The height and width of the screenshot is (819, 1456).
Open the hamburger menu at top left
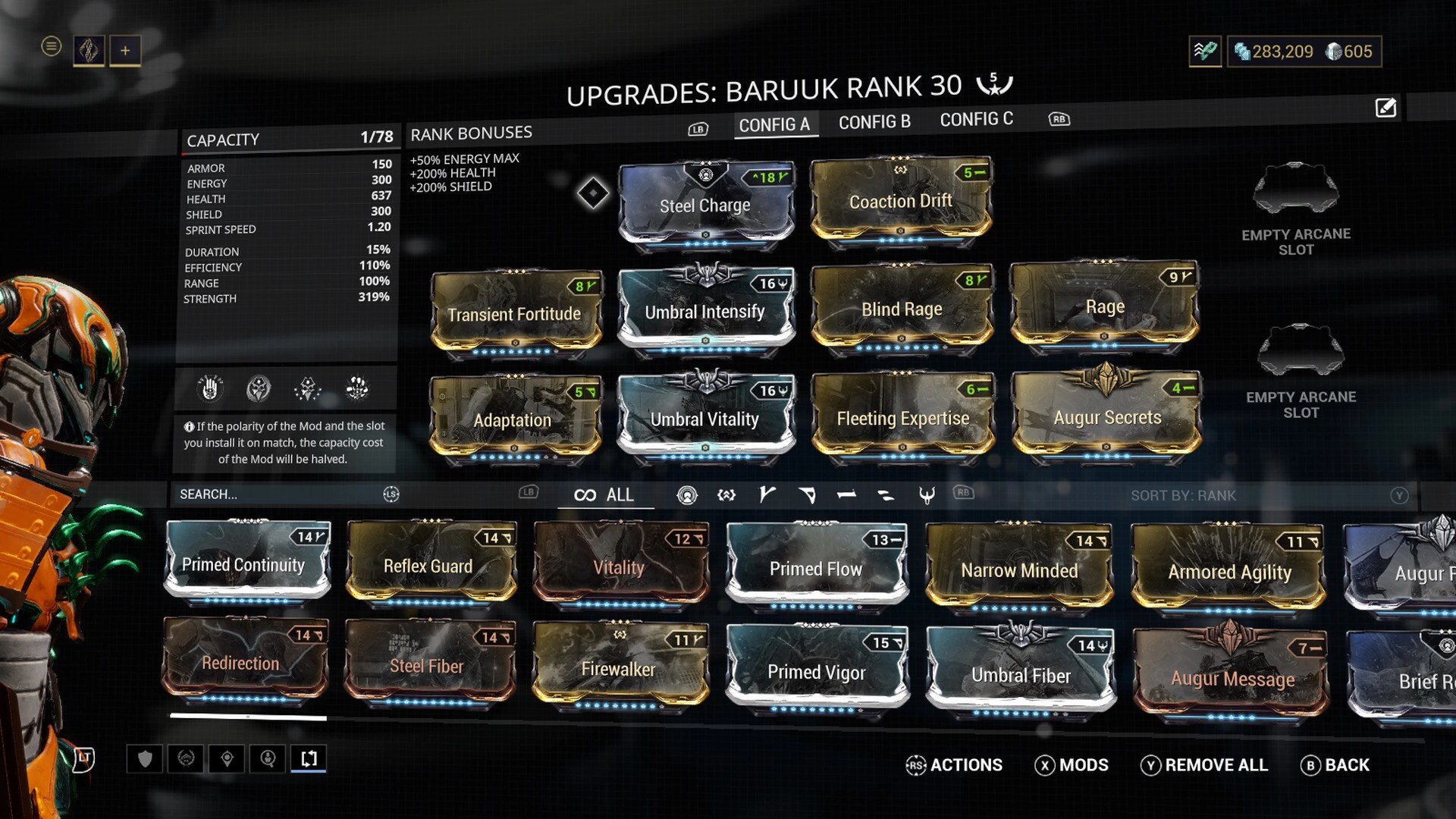click(x=51, y=47)
